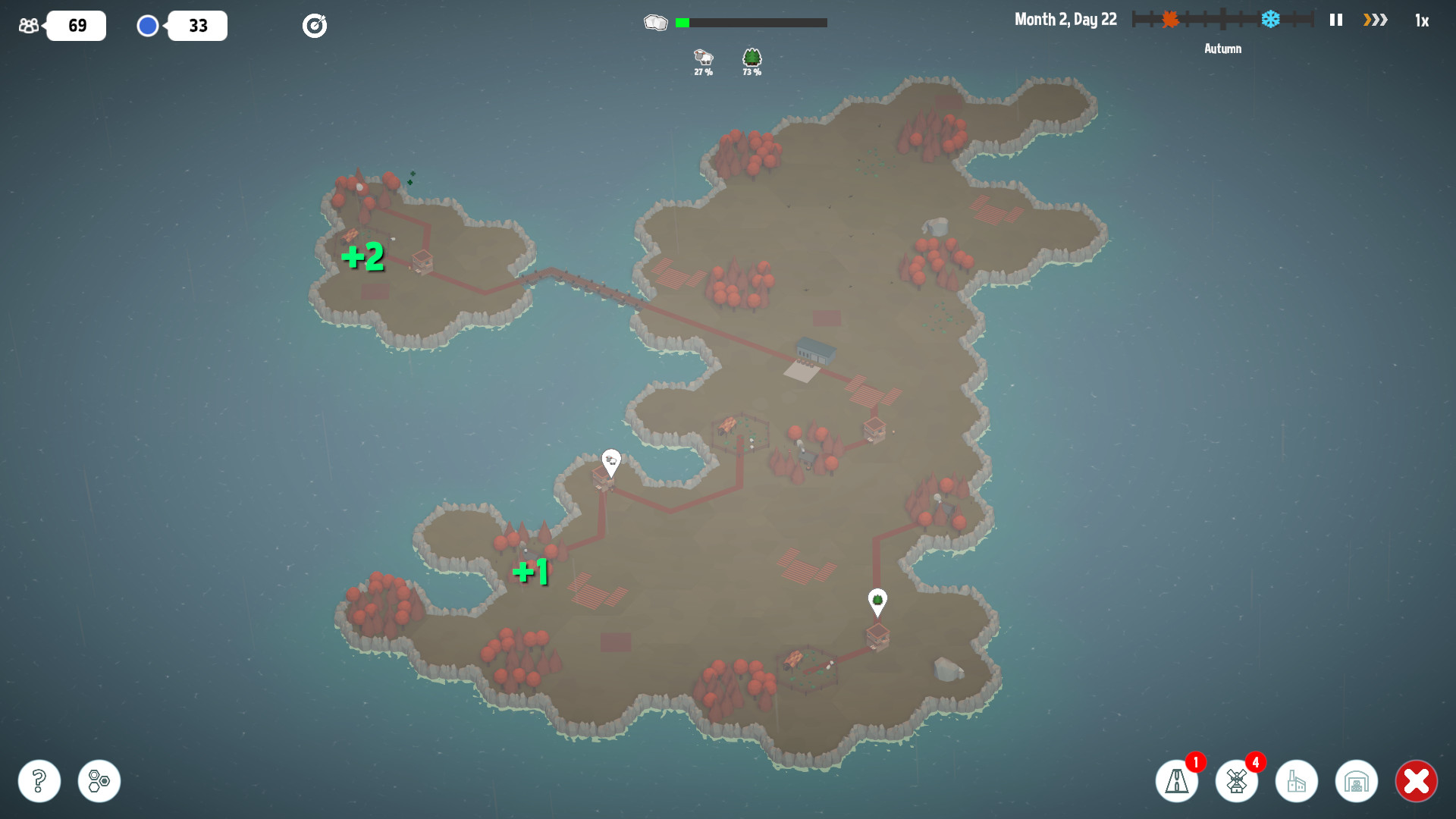Click the 1x speed indicator

tap(1422, 20)
